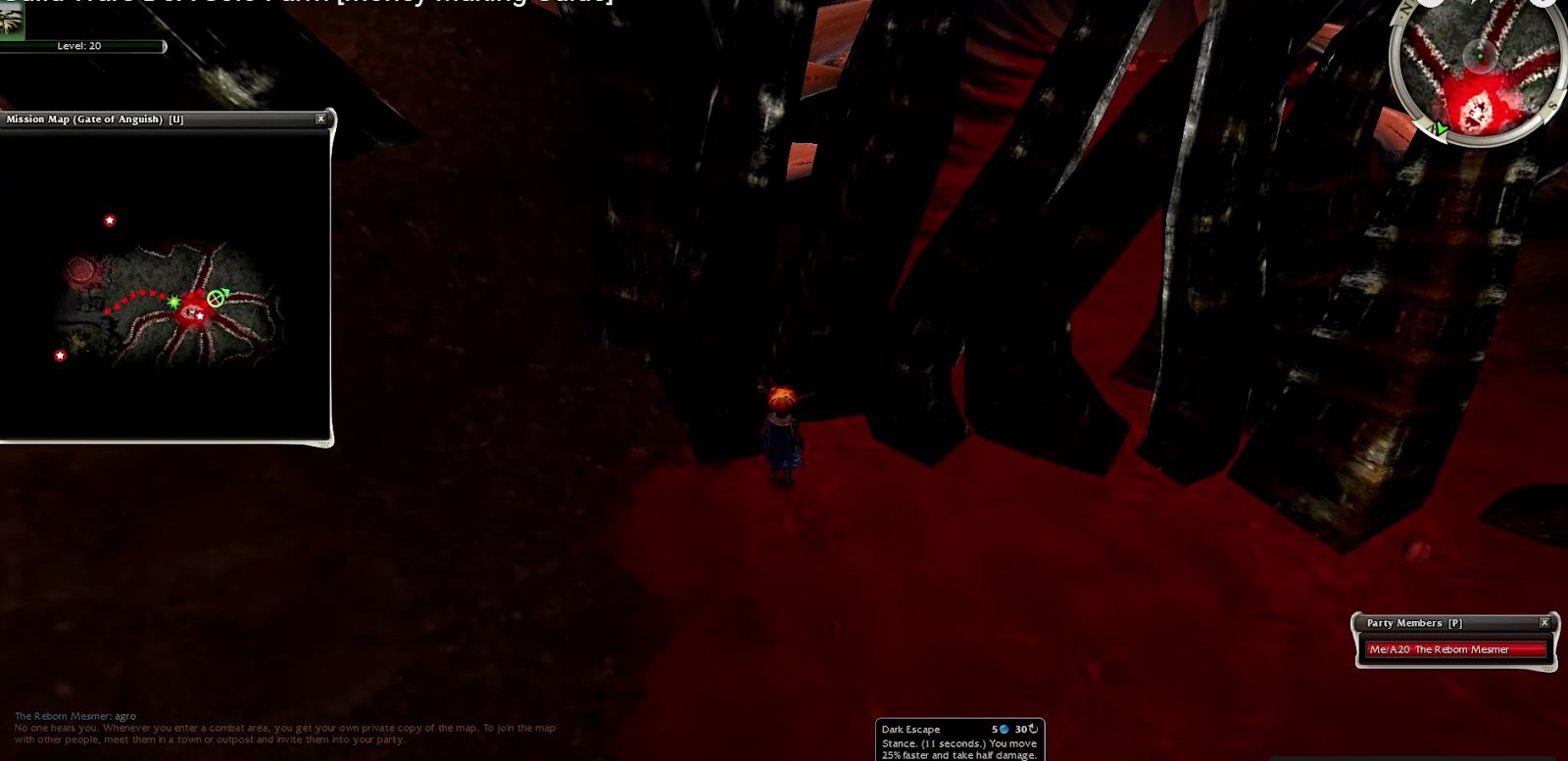Click the green starburst marker on the mission map

tap(173, 303)
